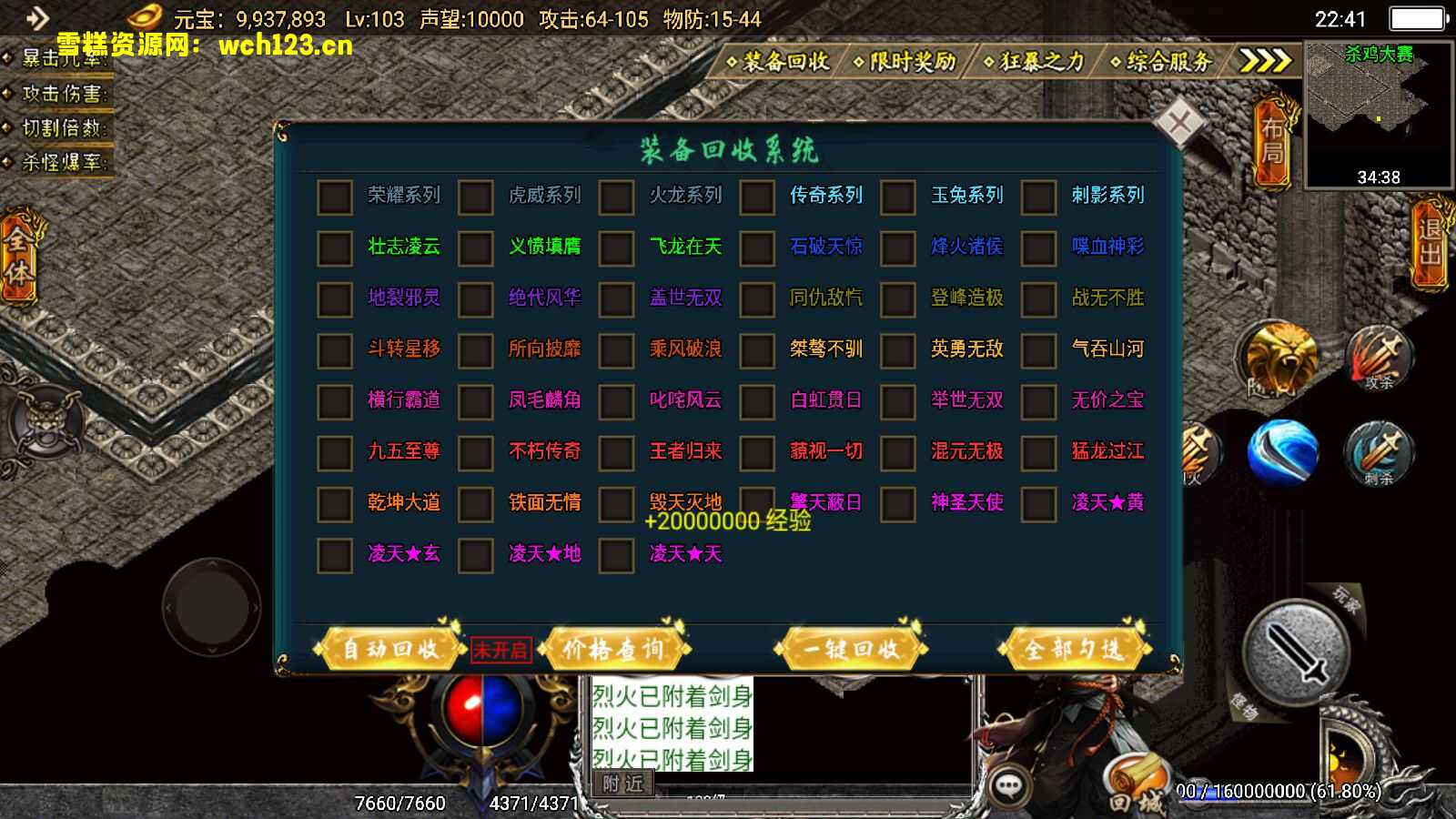Tick the 凌天★天 checkbox
Viewport: 1456px width, 819px height.
[x=615, y=554]
